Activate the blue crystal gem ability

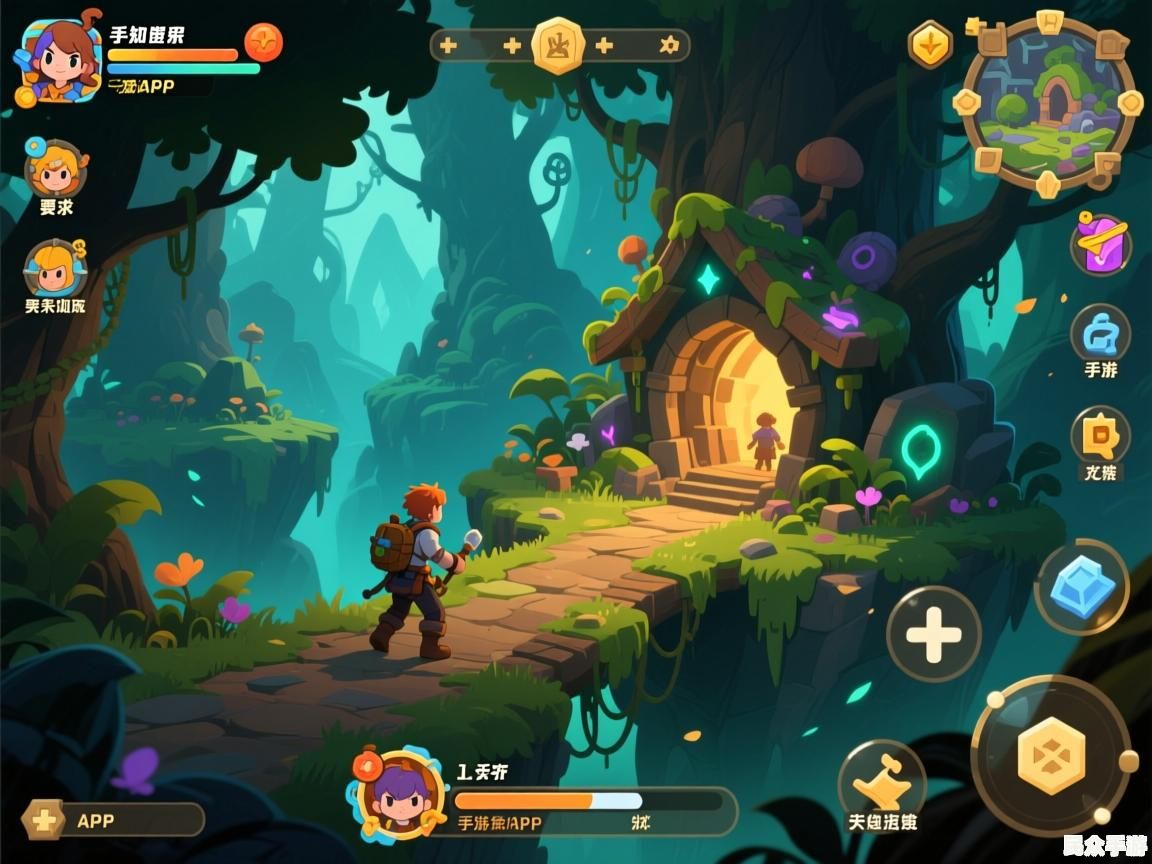[x=1081, y=587]
